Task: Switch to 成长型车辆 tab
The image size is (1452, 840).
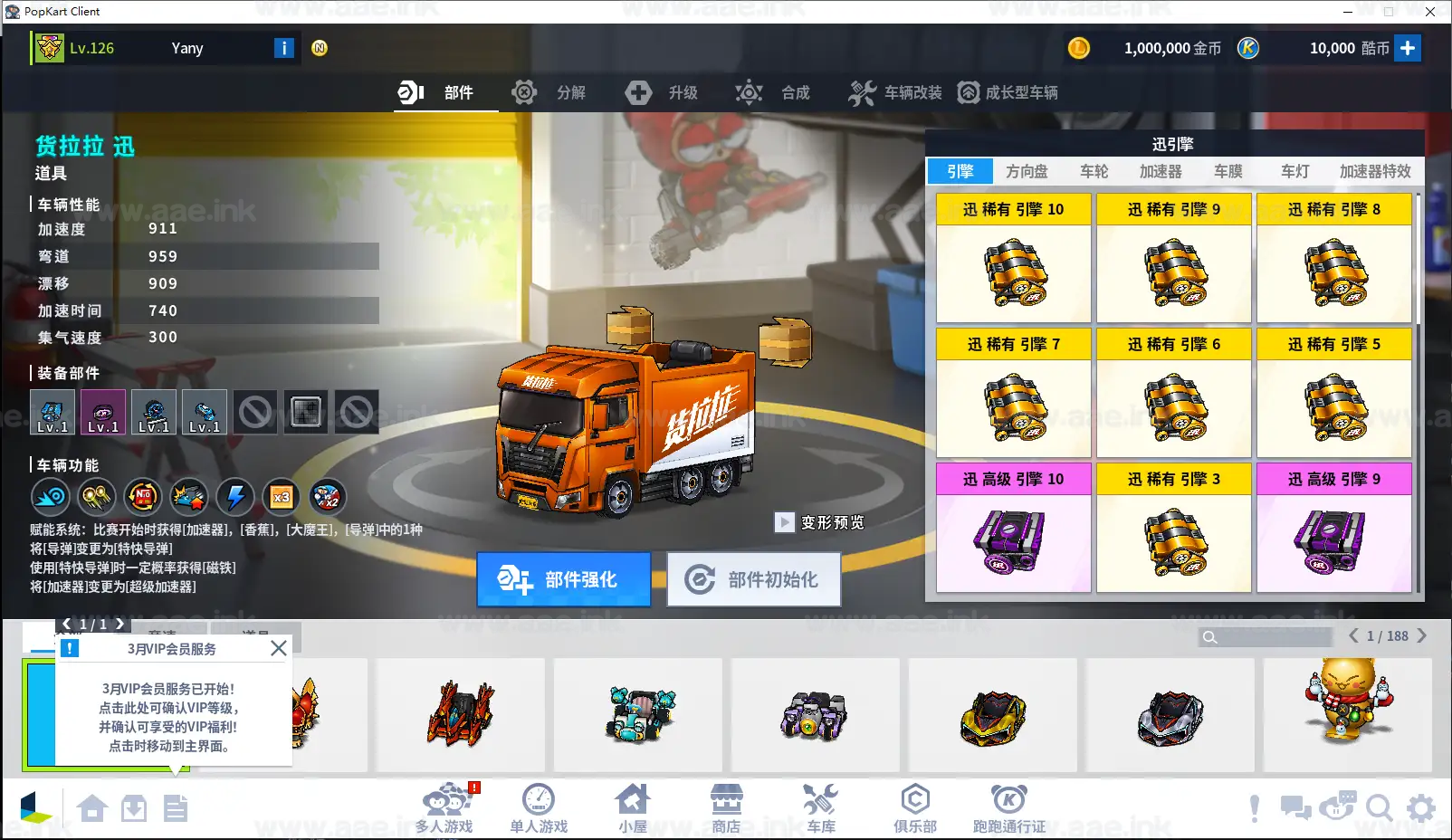Action: pos(1008,92)
